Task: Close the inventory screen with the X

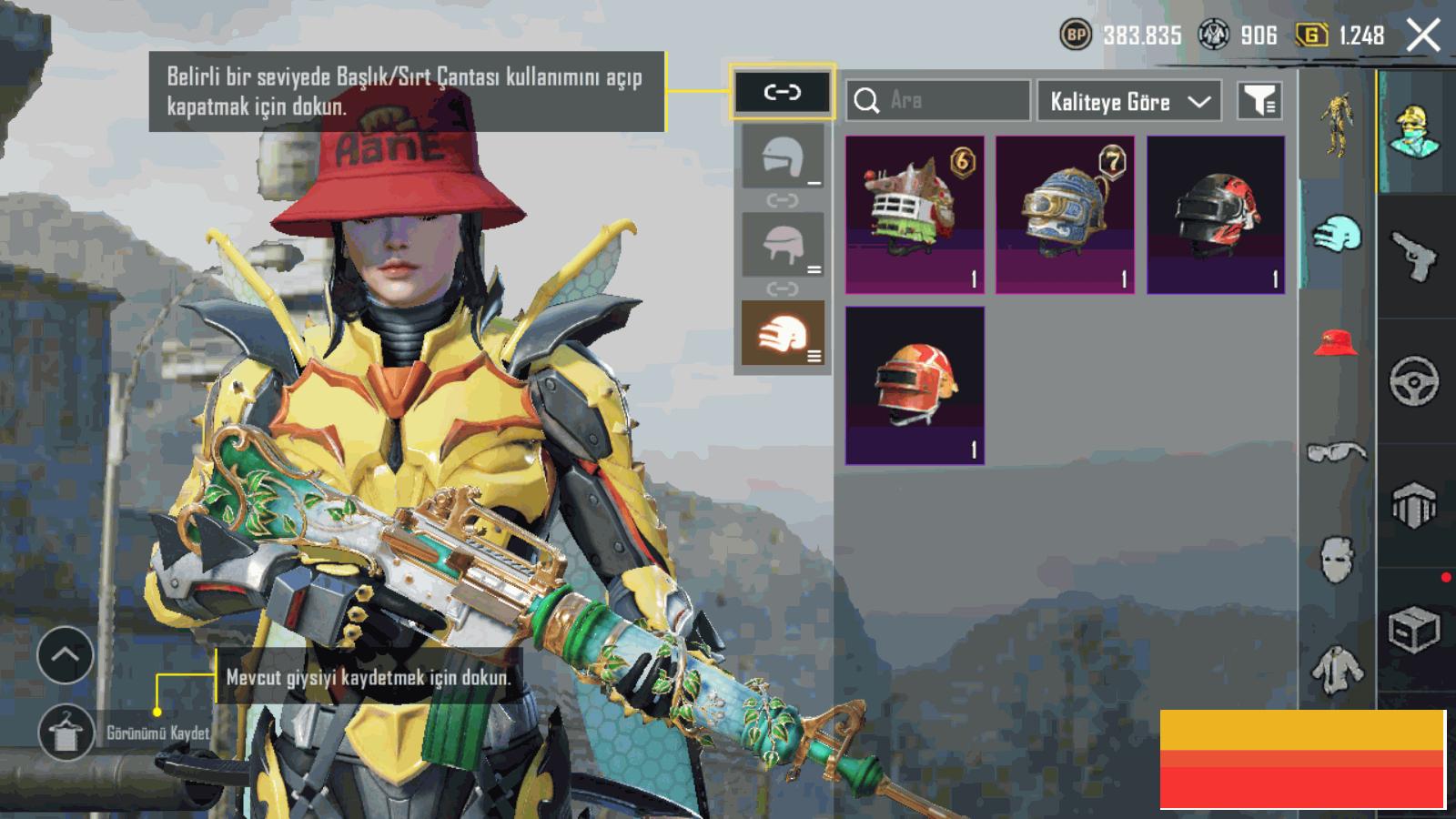Action: coord(1422,36)
